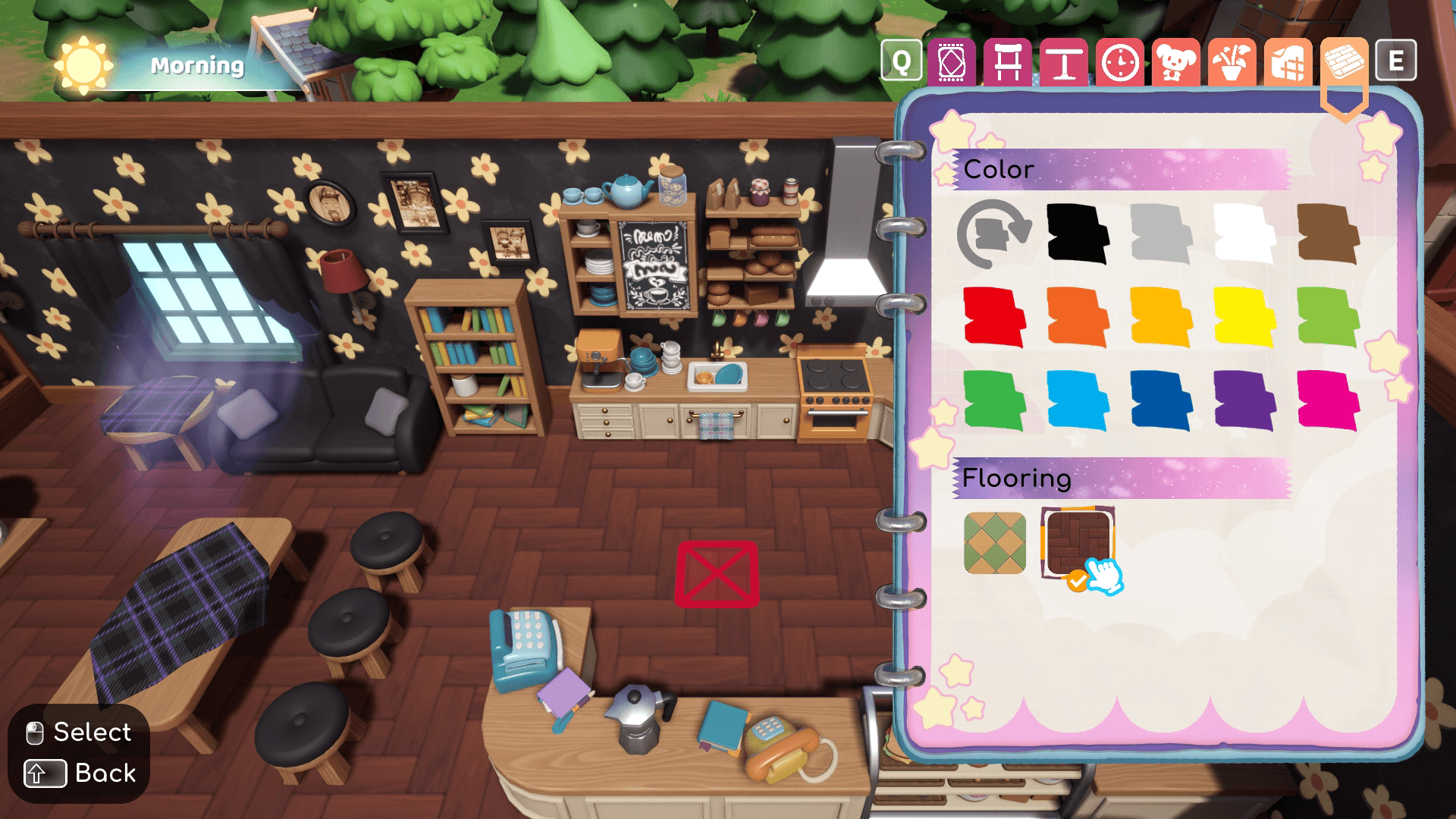Viewport: 1456px width, 819px height.
Task: Pick the gray color swatch
Action: click(1160, 234)
